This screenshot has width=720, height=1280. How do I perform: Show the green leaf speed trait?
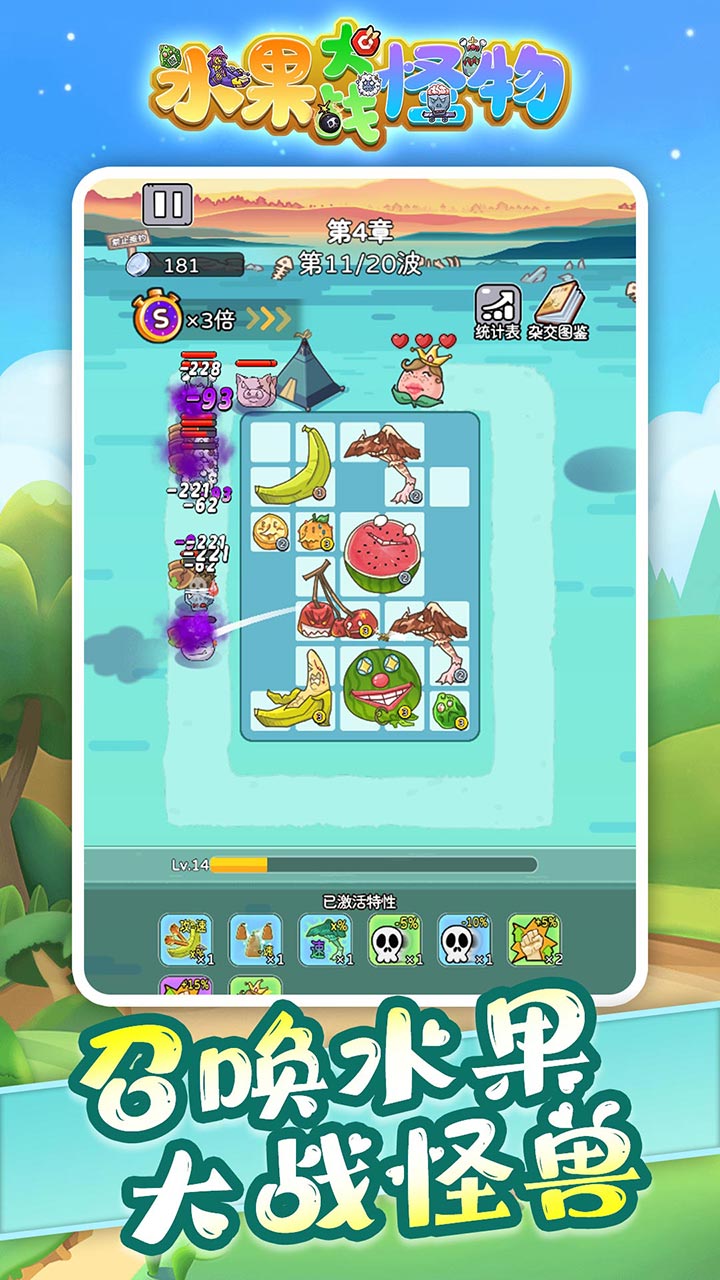coord(325,940)
